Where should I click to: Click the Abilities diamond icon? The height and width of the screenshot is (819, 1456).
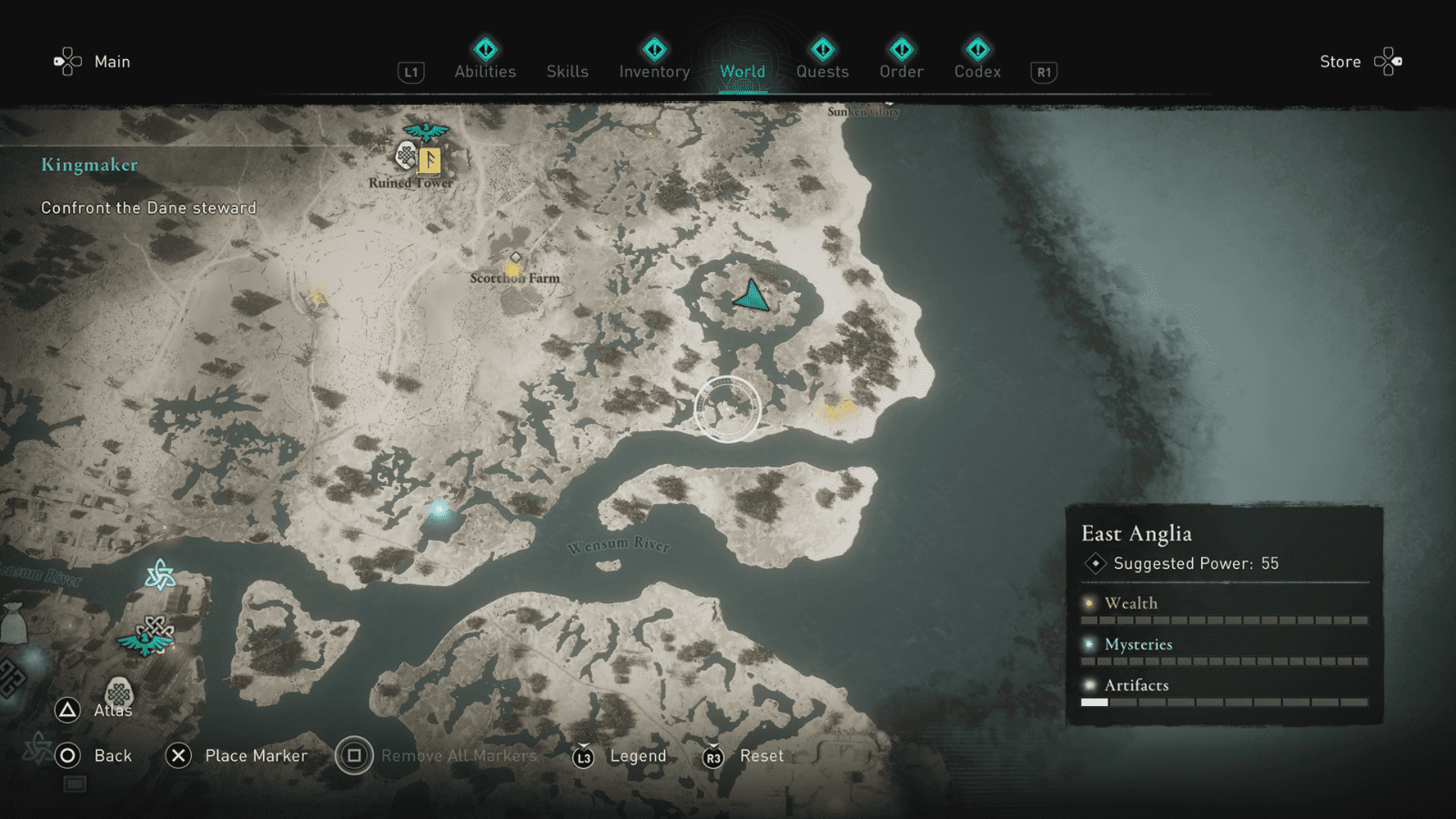[x=485, y=47]
